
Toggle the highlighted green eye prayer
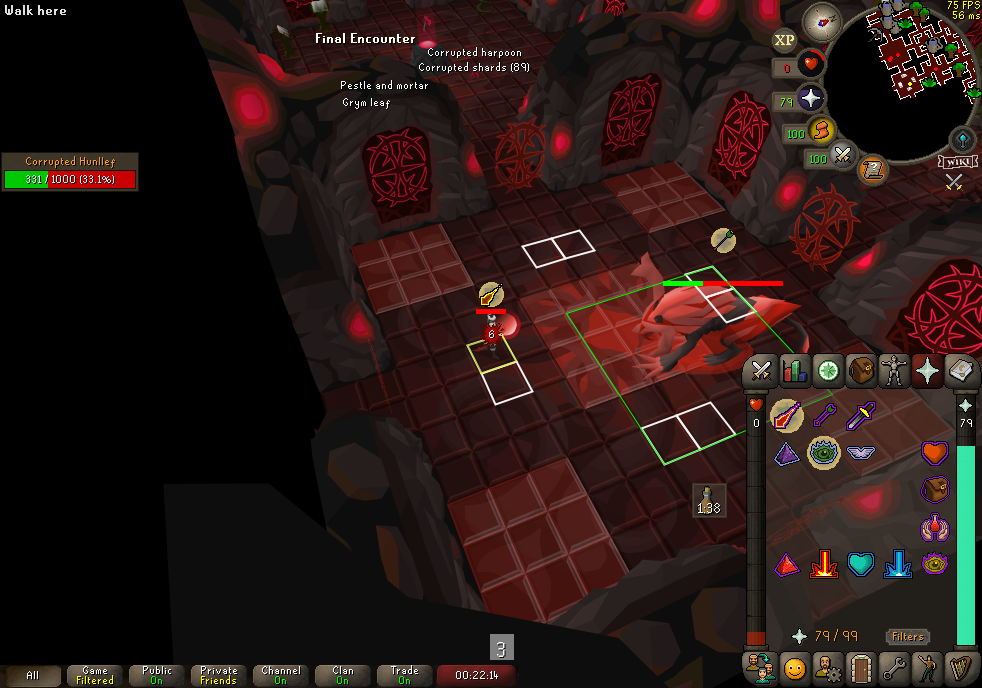pos(823,453)
